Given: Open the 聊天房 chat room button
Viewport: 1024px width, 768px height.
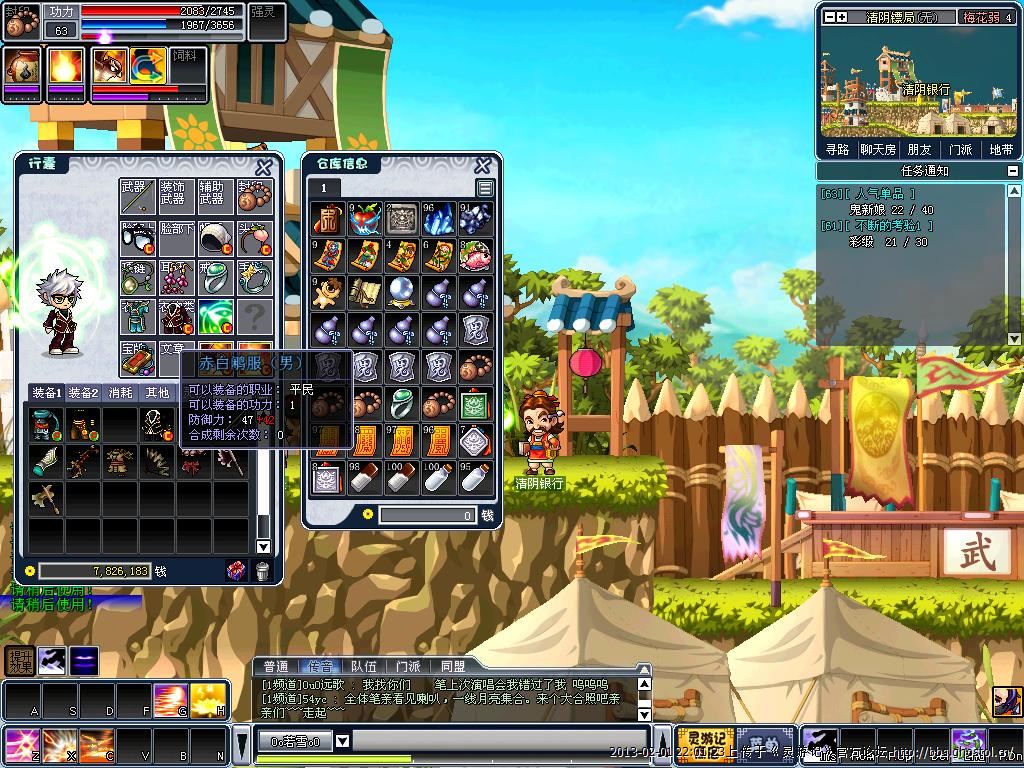Looking at the screenshot, I should coord(878,149).
